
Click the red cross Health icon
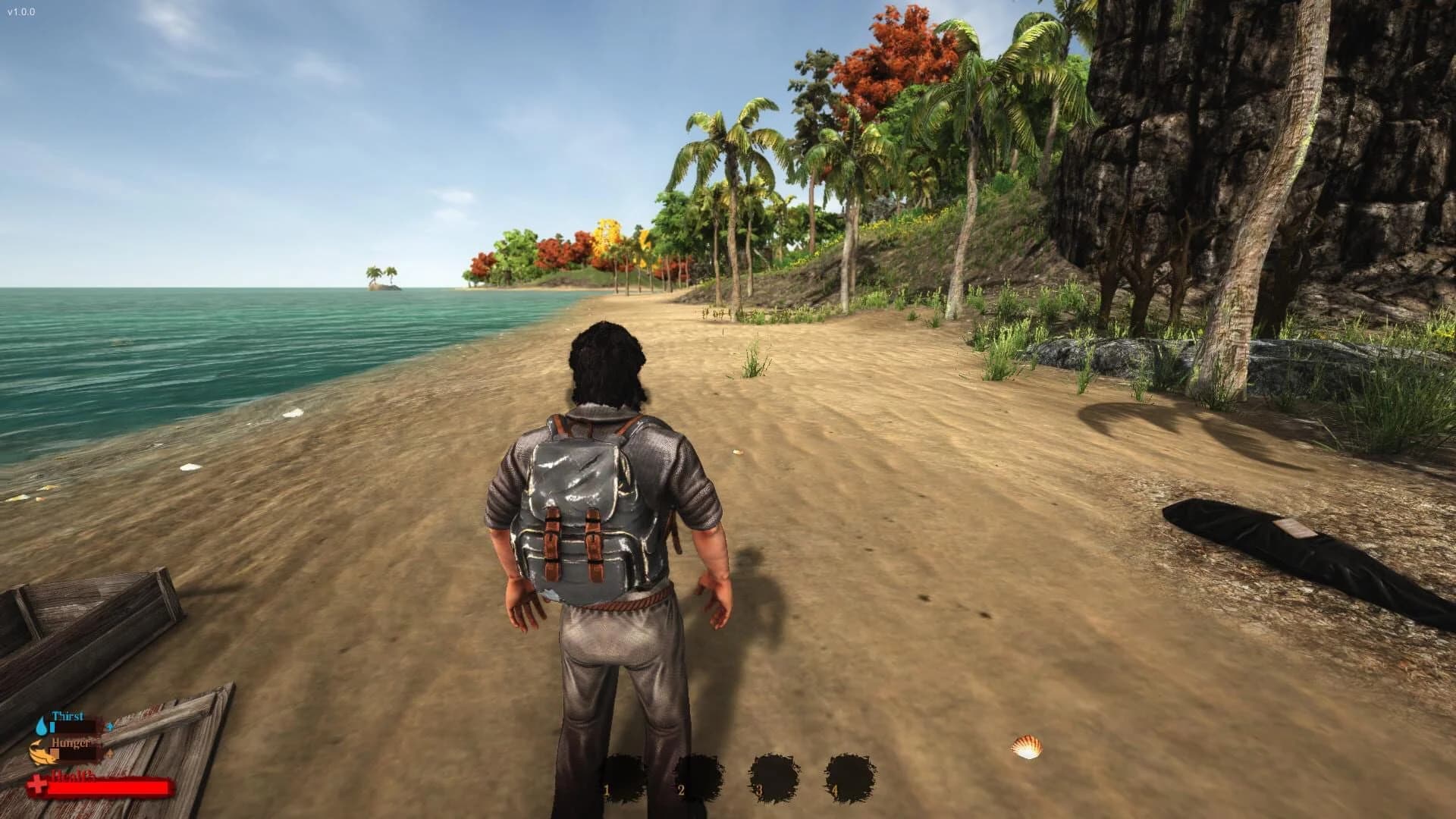click(x=38, y=785)
